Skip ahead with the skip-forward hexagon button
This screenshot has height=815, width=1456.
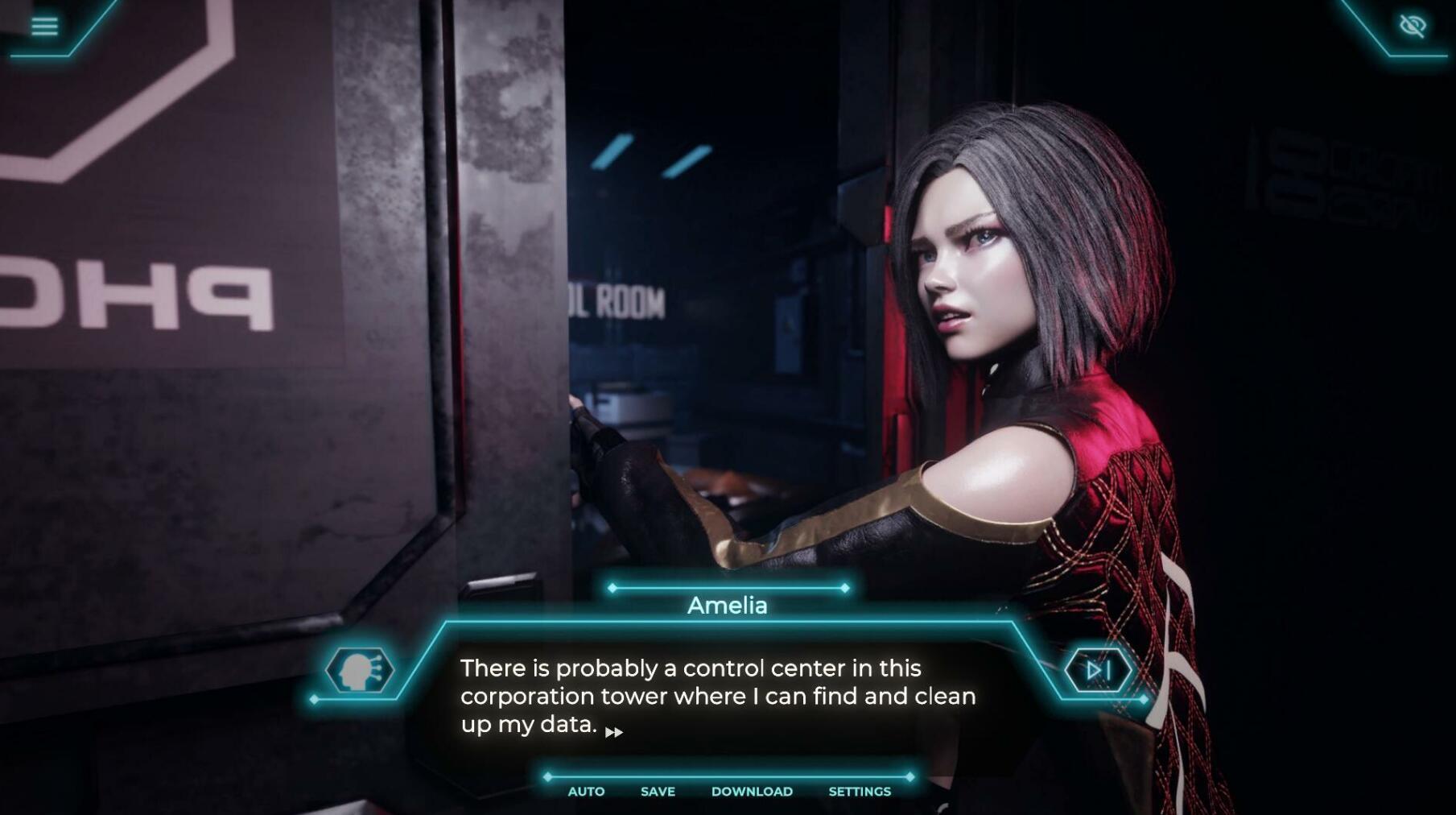pyautogui.click(x=1098, y=670)
